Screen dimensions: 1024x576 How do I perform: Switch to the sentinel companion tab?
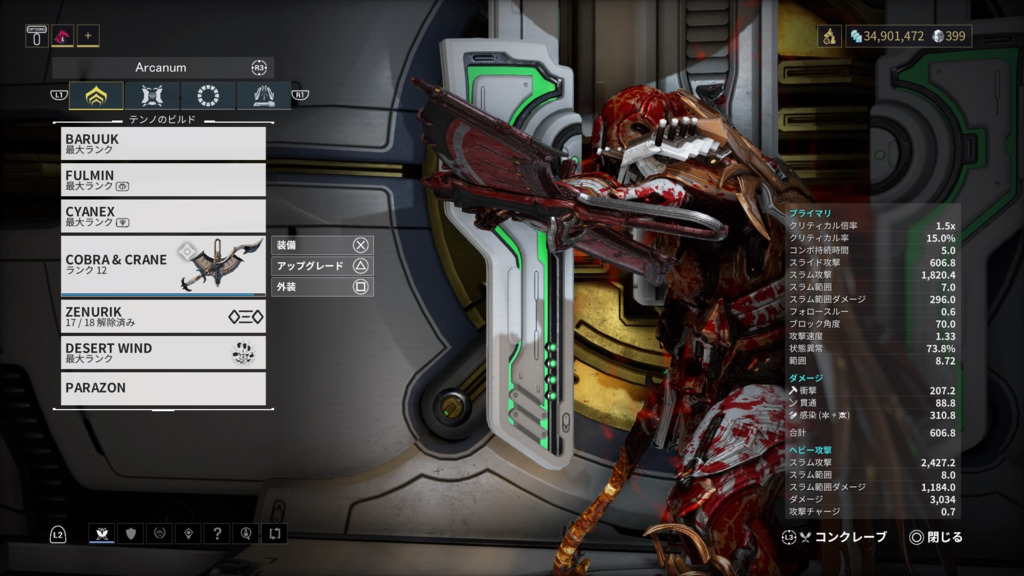pos(152,96)
